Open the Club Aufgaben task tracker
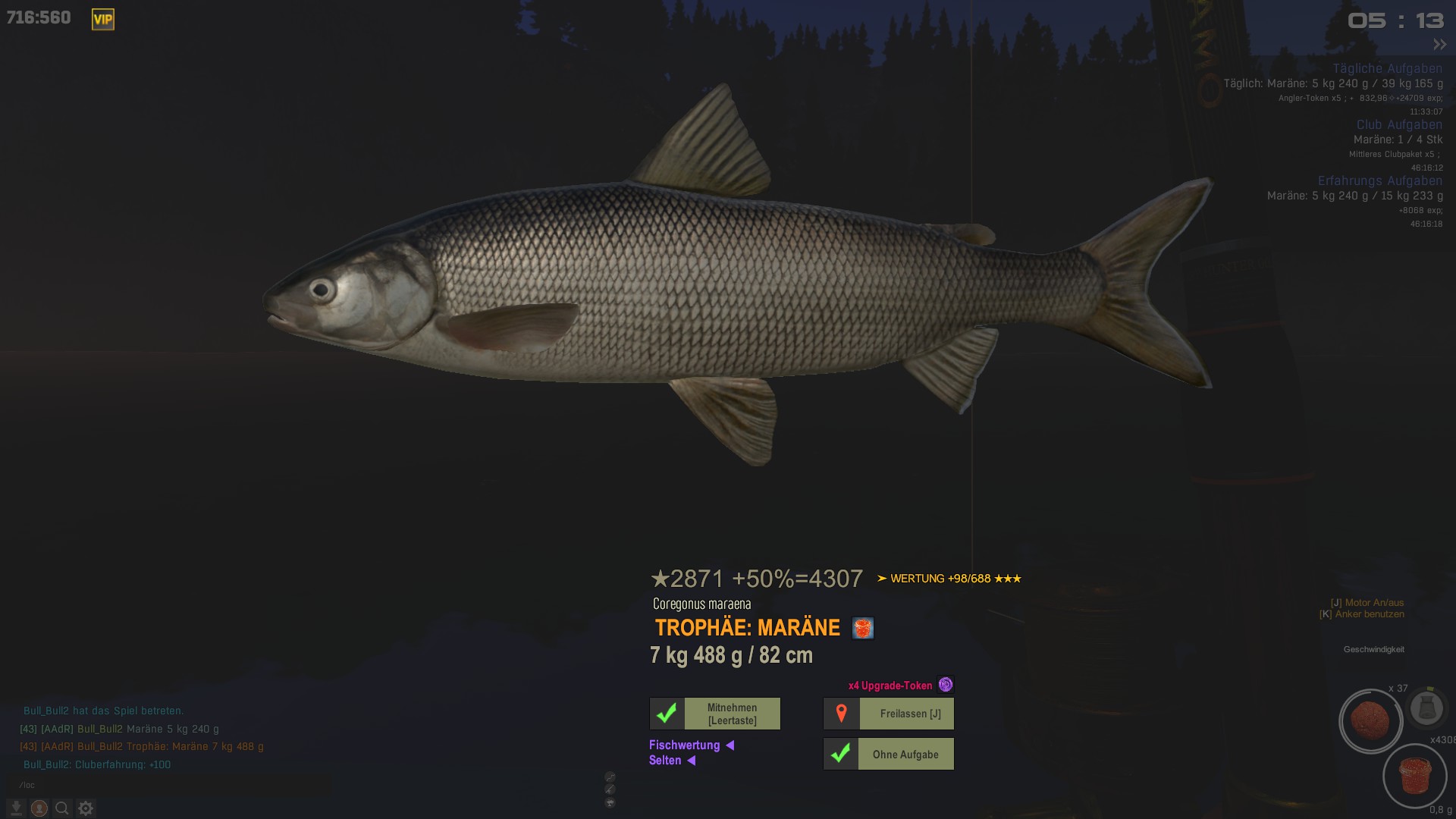 [1399, 124]
